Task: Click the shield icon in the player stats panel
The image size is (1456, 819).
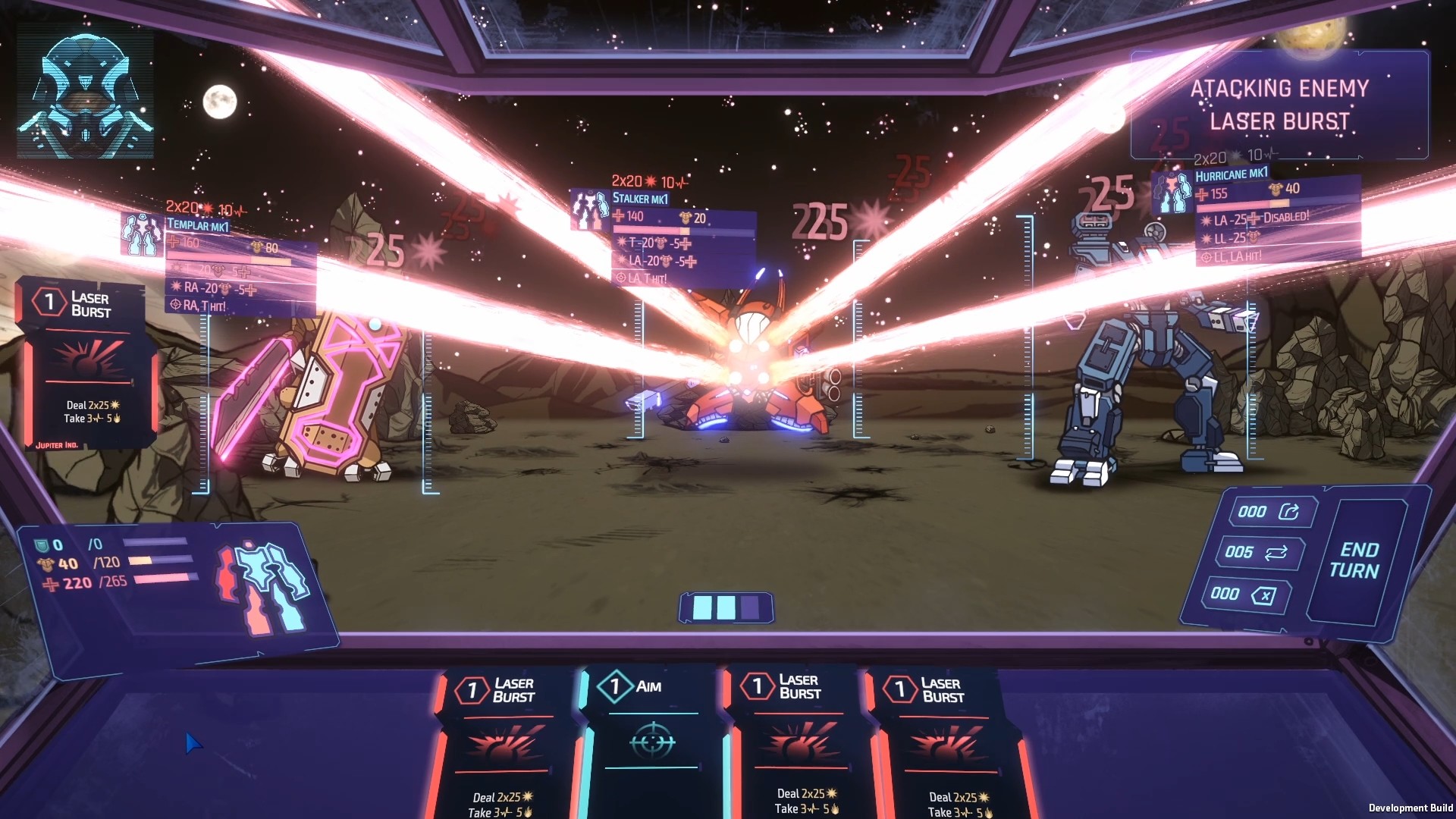Action: point(43,543)
